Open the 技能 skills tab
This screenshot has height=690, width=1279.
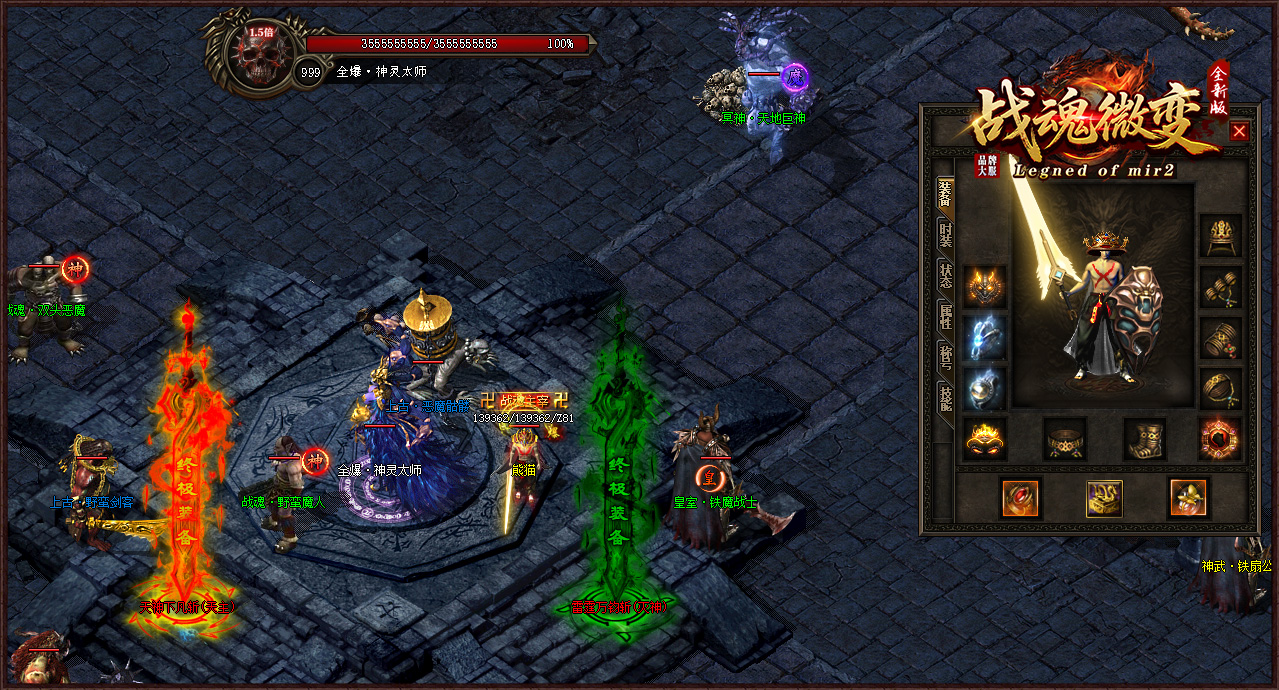tap(945, 397)
